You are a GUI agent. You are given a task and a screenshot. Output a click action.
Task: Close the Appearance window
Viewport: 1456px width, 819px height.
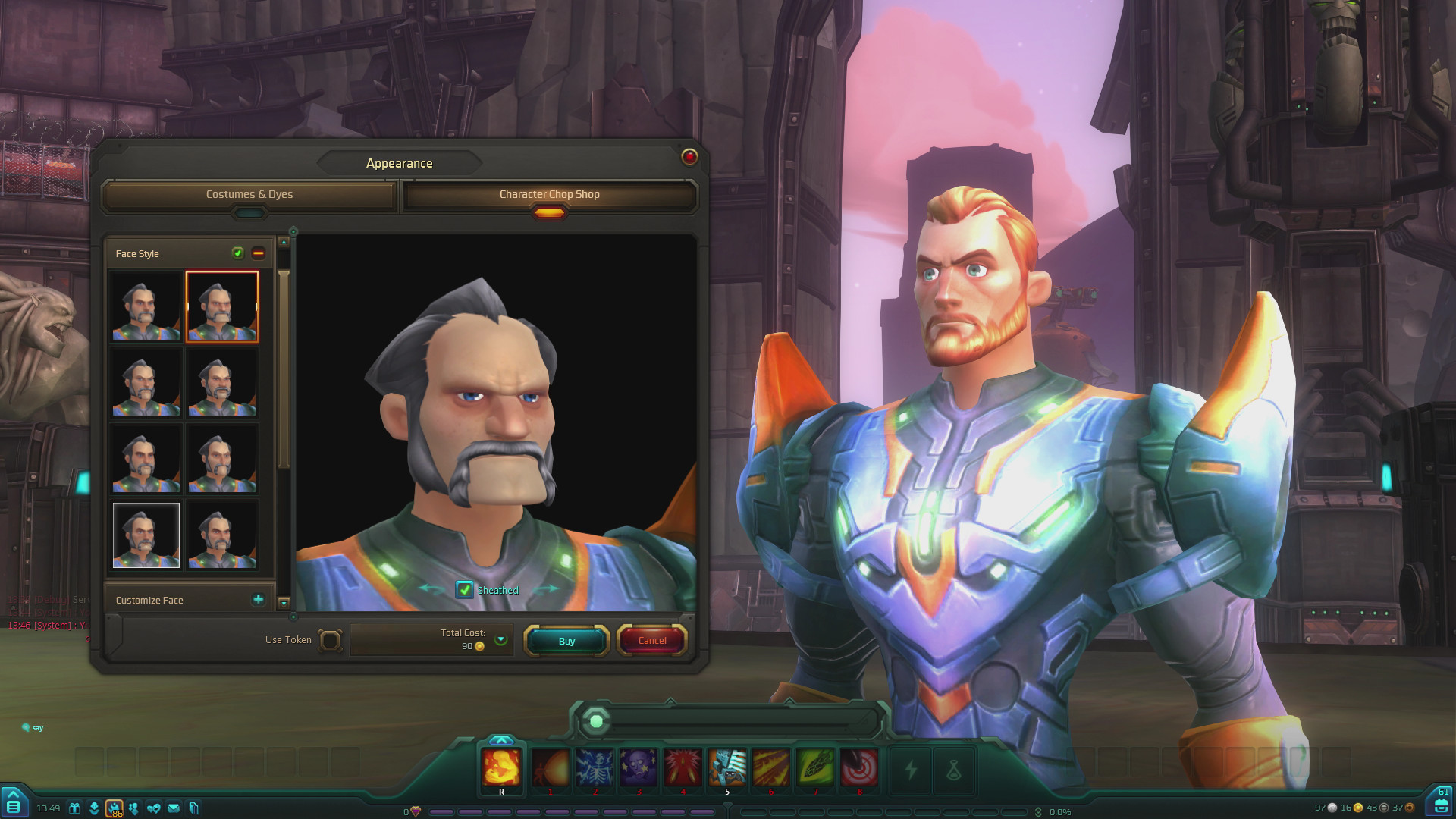click(689, 156)
